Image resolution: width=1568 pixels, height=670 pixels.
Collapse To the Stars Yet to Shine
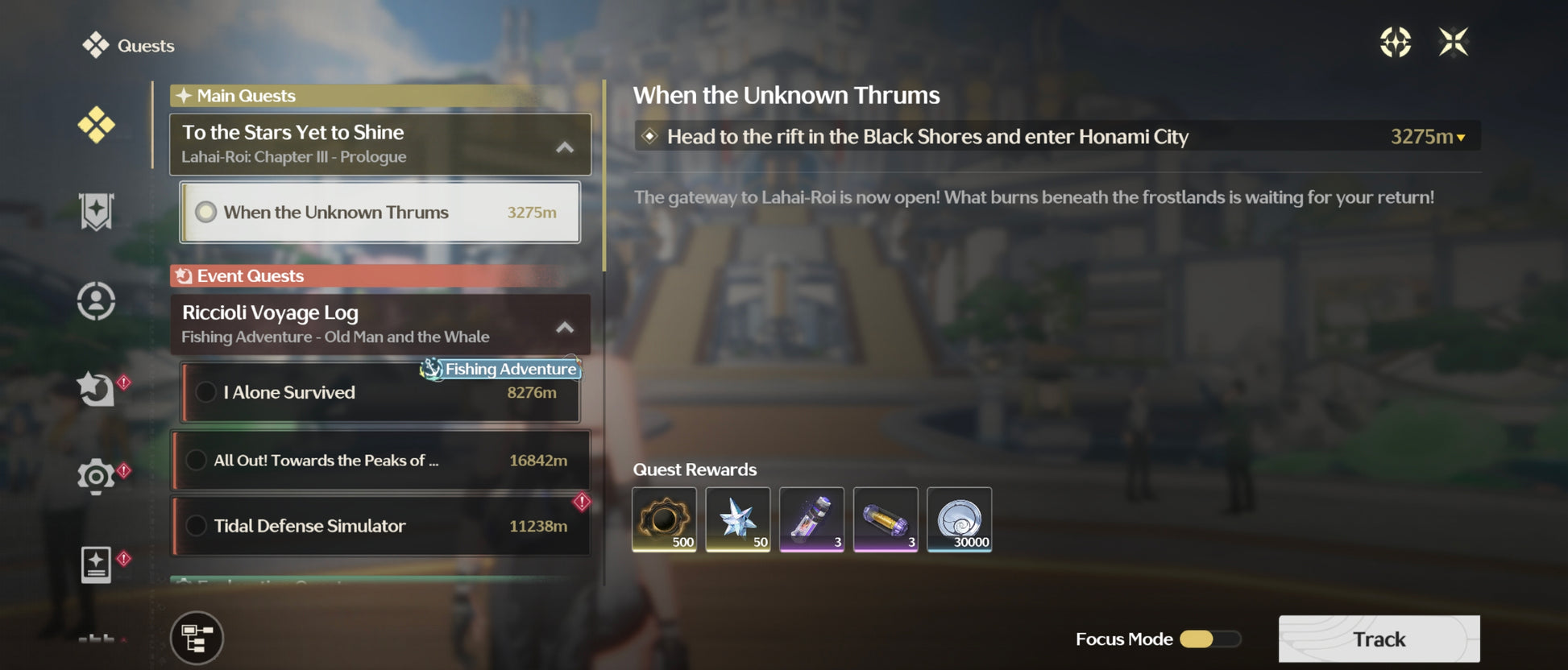click(565, 147)
